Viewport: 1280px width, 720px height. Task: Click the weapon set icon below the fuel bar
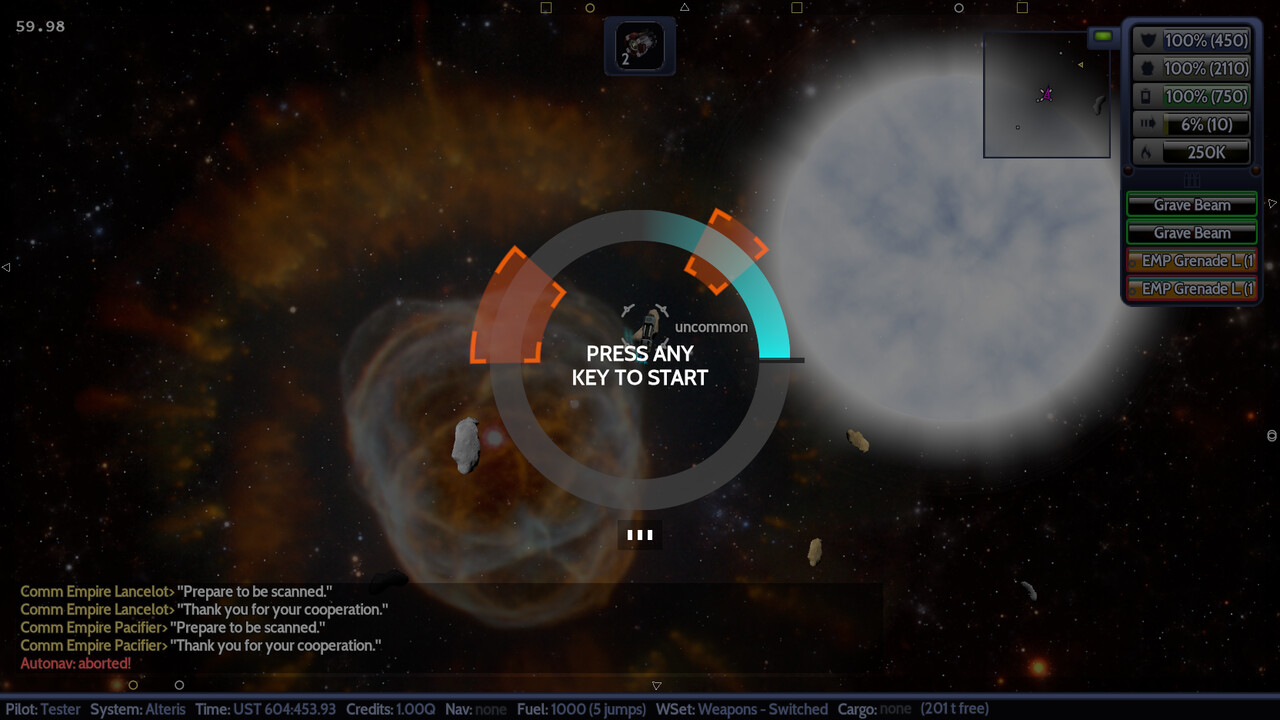tap(1191, 180)
